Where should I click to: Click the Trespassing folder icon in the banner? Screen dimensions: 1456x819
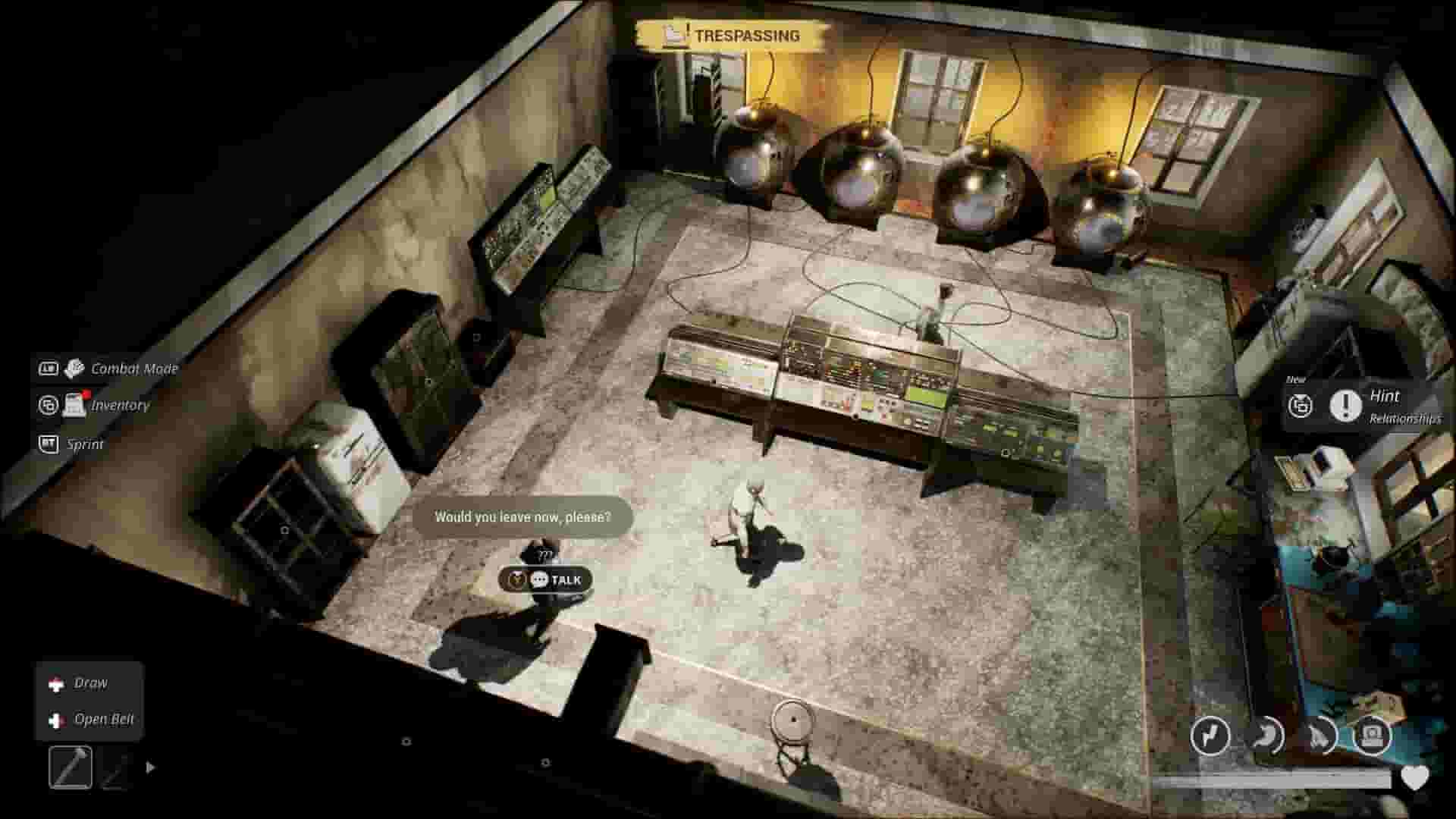pyautogui.click(x=672, y=33)
